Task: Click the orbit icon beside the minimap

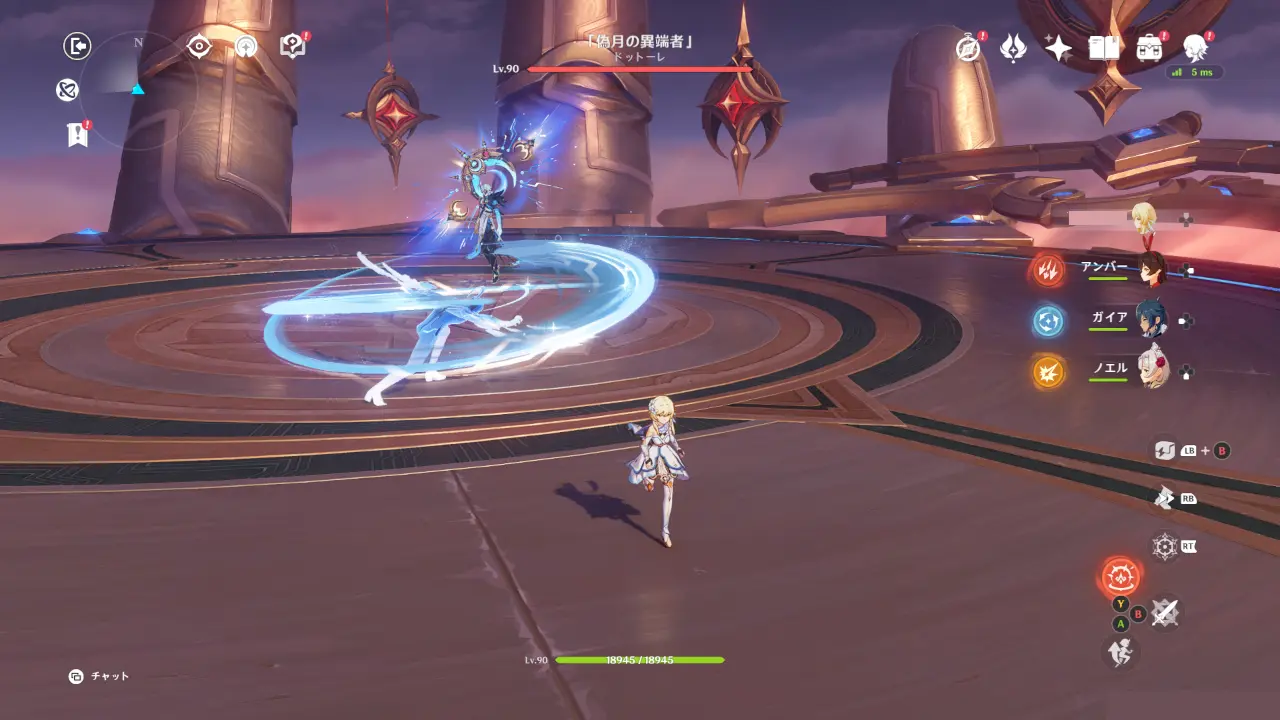Action: 67,91
